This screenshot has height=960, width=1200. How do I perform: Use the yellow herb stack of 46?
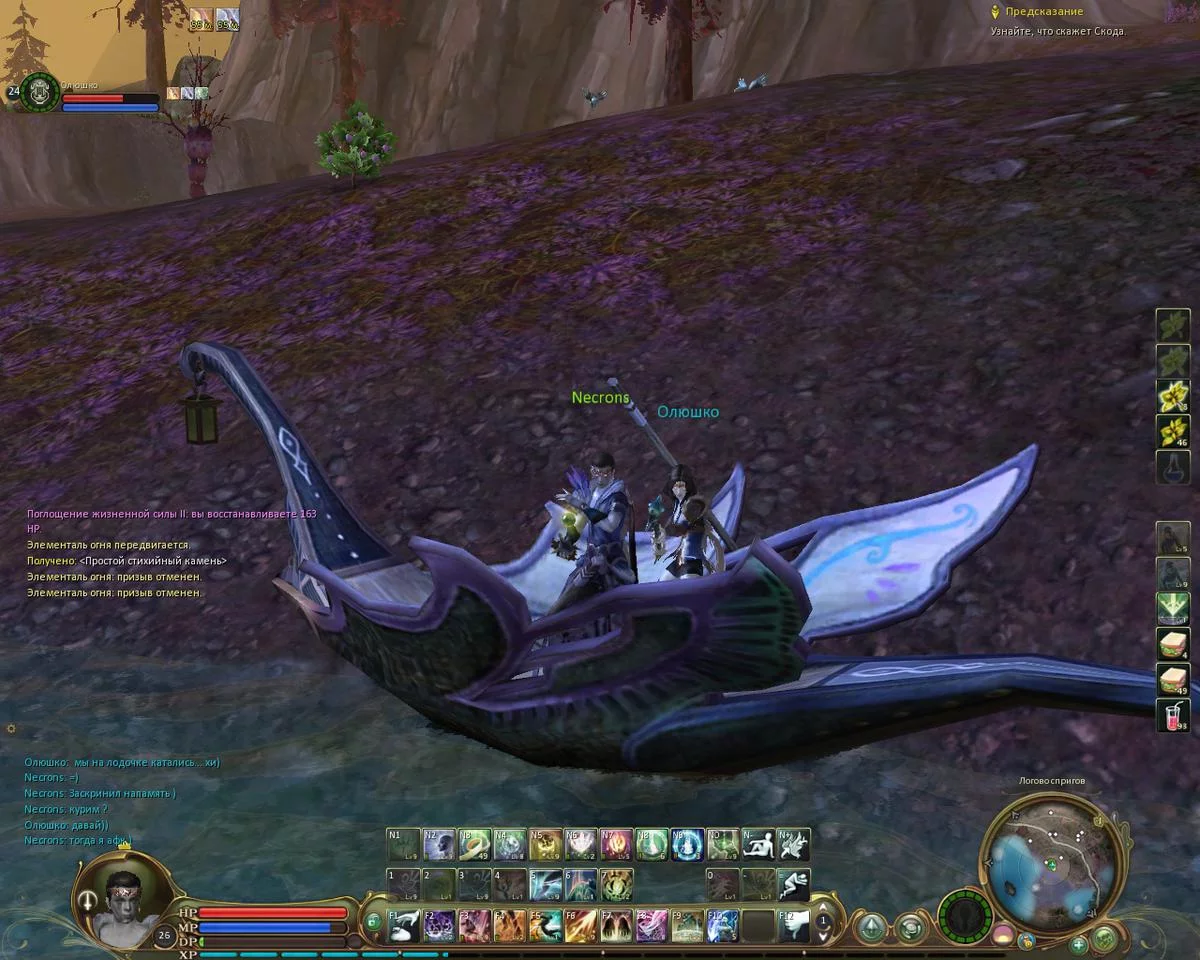(1173, 431)
